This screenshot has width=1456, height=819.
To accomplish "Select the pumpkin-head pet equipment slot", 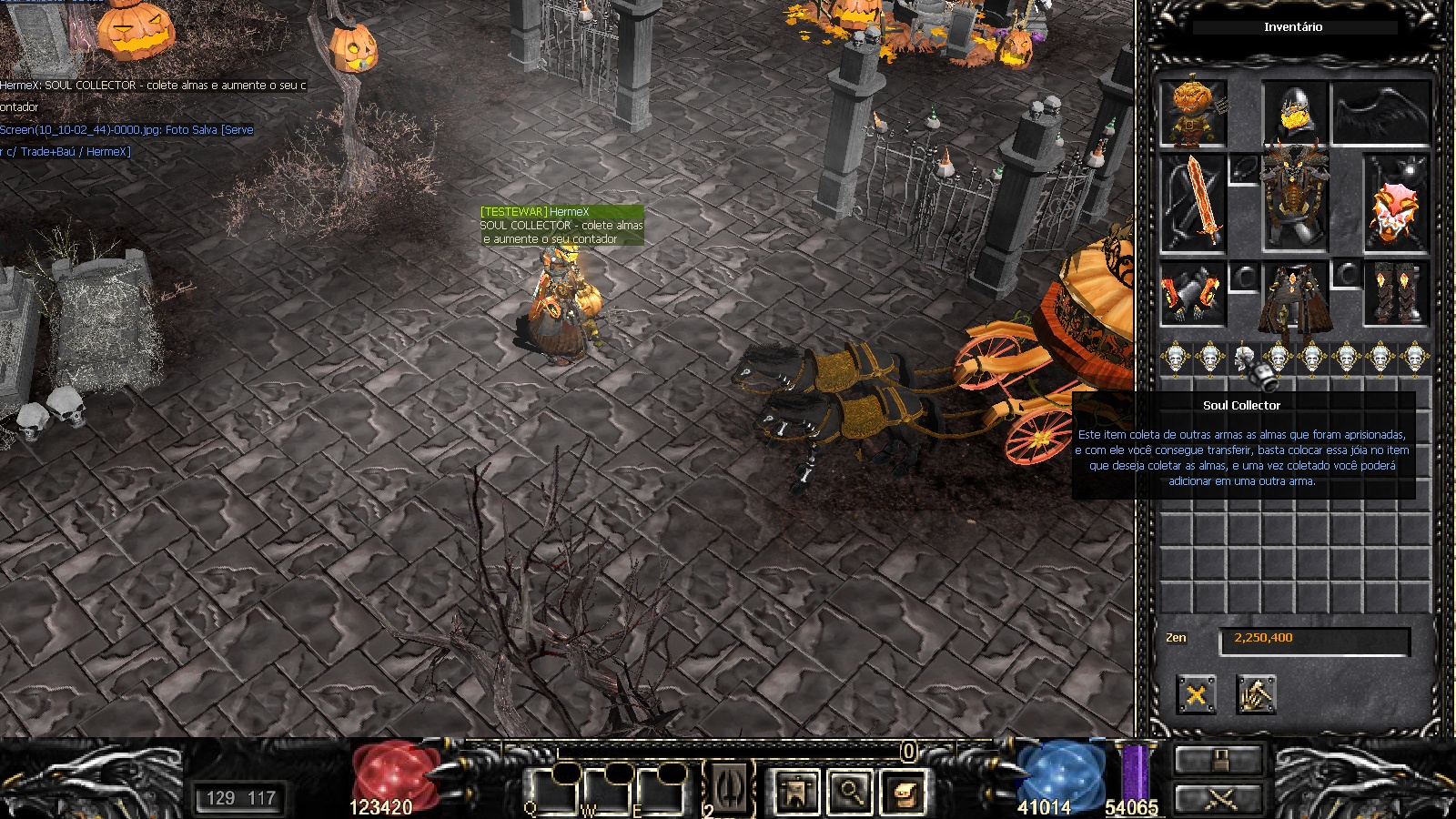I will click(x=1193, y=113).
